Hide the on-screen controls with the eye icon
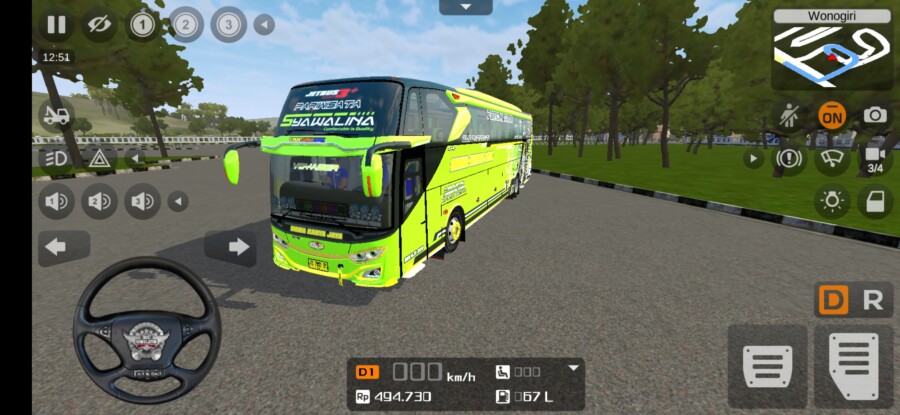900x415 pixels. pos(98,25)
